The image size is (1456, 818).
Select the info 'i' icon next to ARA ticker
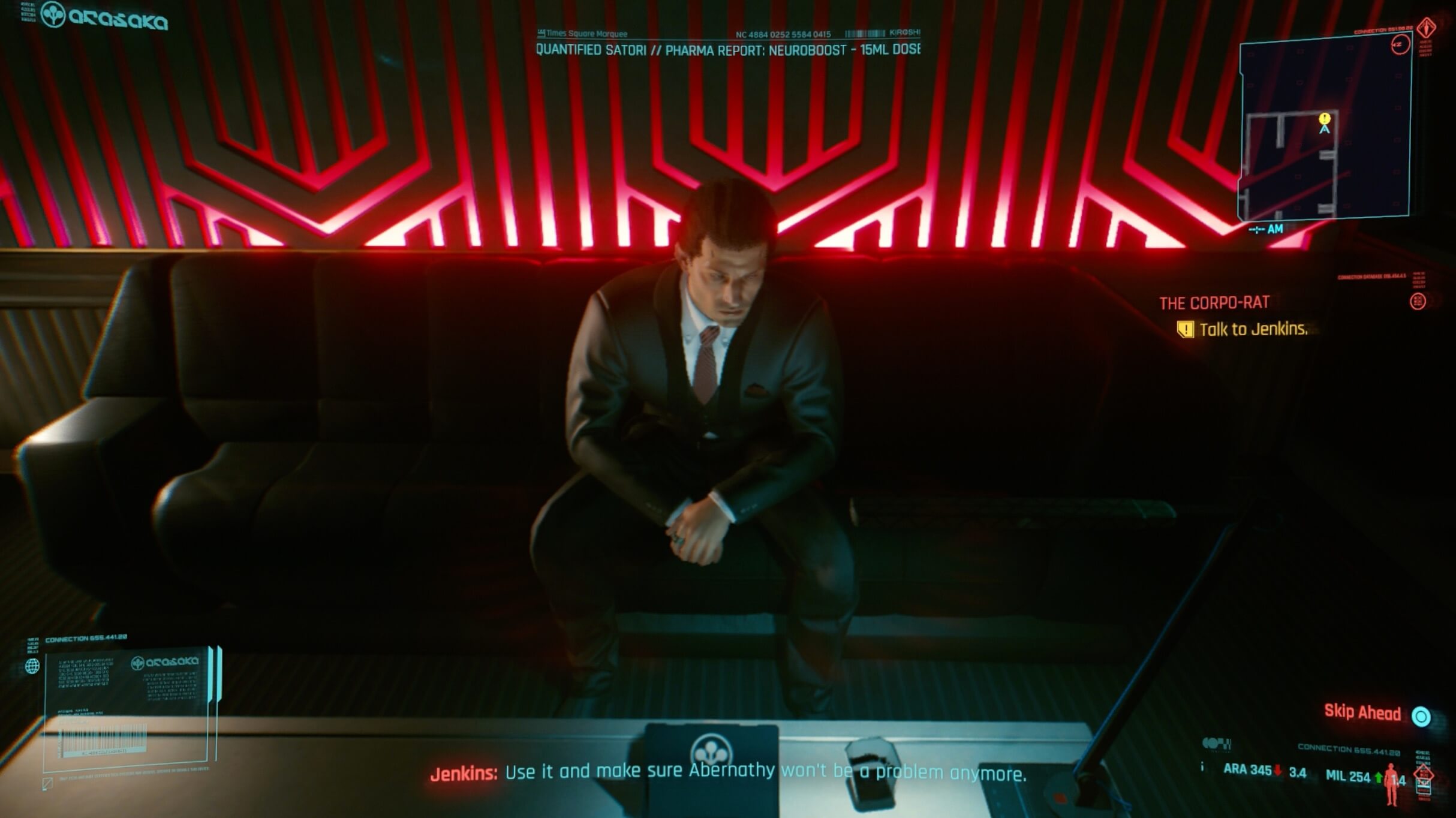pos(1202,767)
